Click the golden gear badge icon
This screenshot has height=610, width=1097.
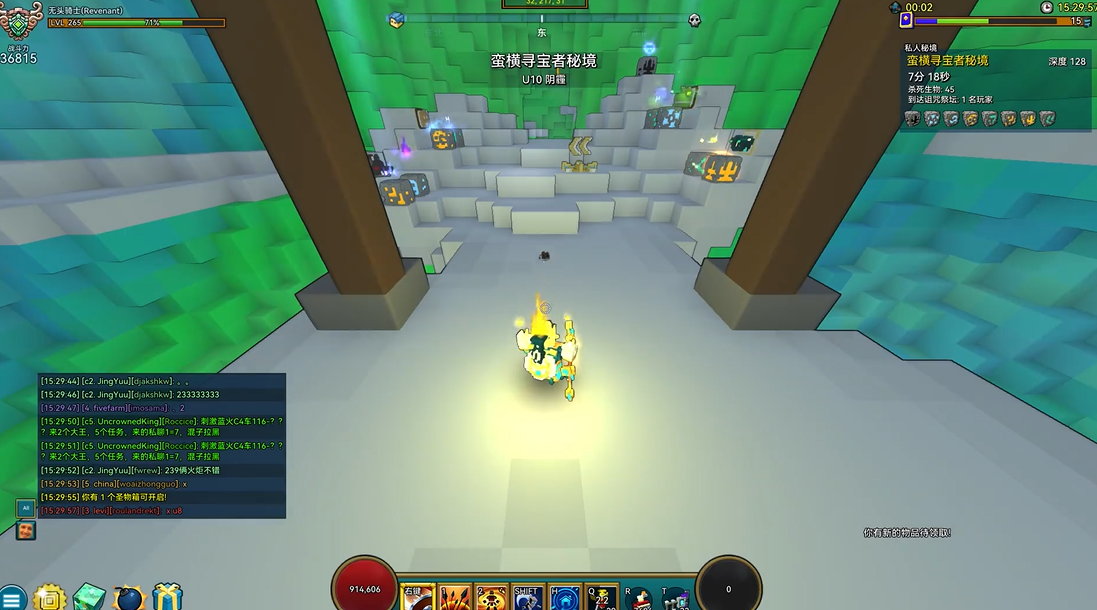49,597
